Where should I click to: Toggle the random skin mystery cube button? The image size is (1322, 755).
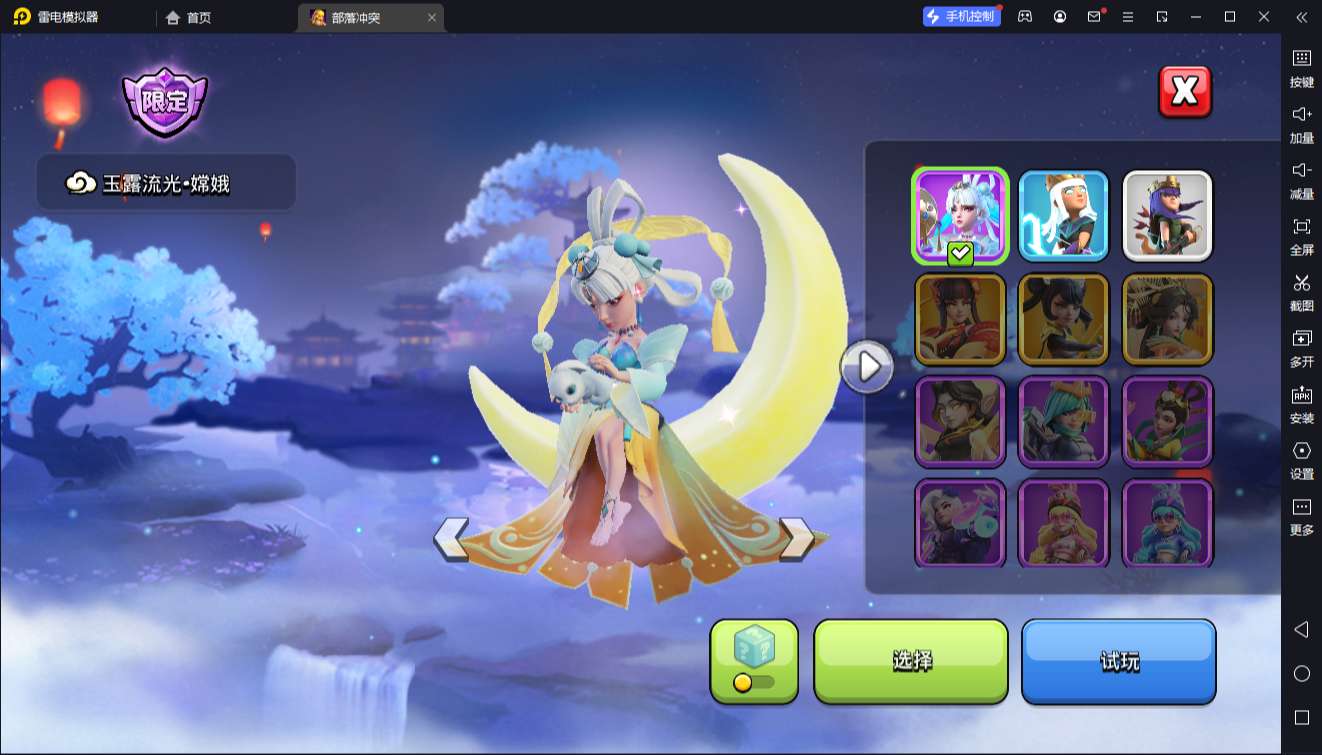tap(754, 660)
